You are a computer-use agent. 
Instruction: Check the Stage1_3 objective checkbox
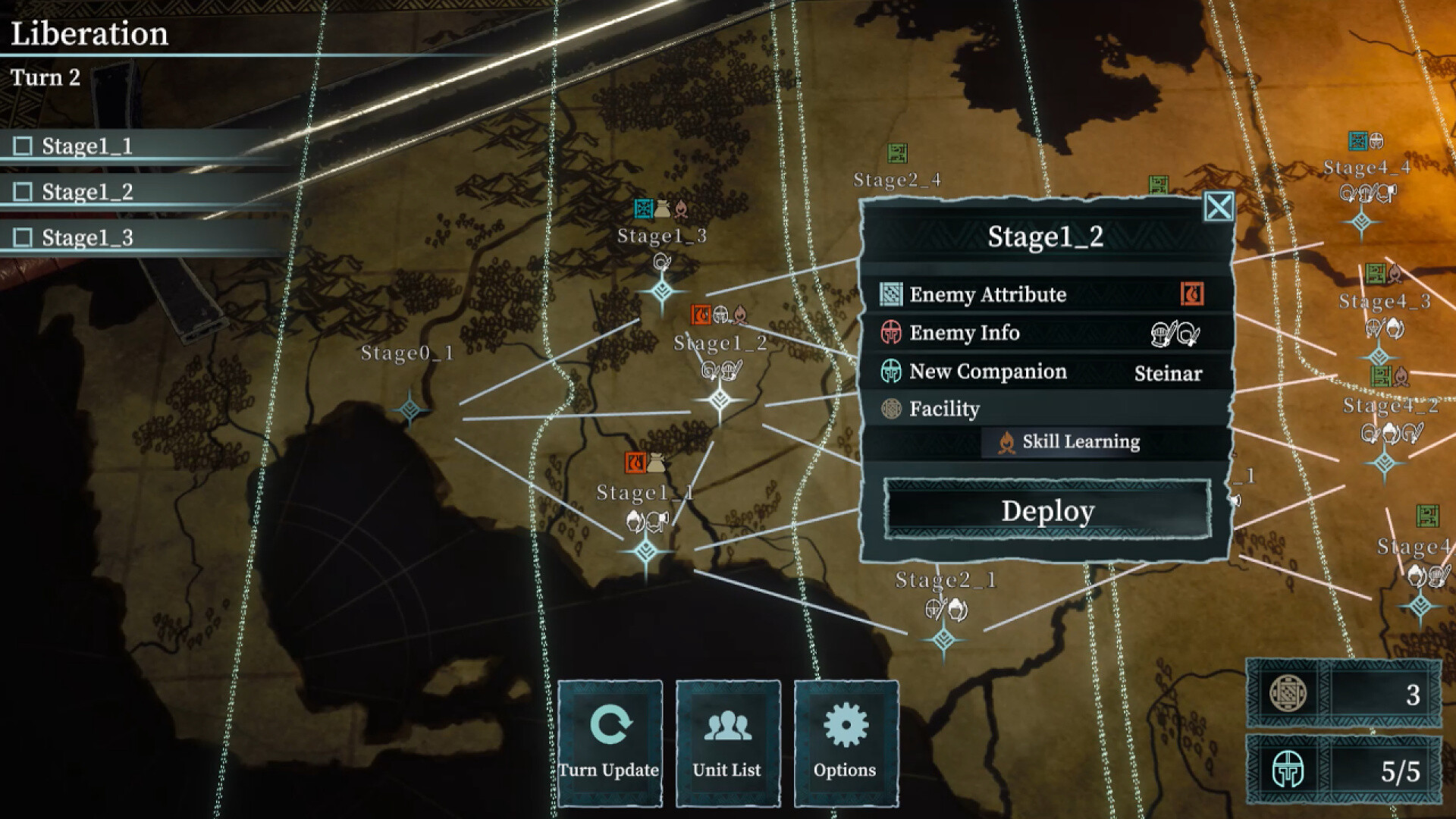point(22,236)
